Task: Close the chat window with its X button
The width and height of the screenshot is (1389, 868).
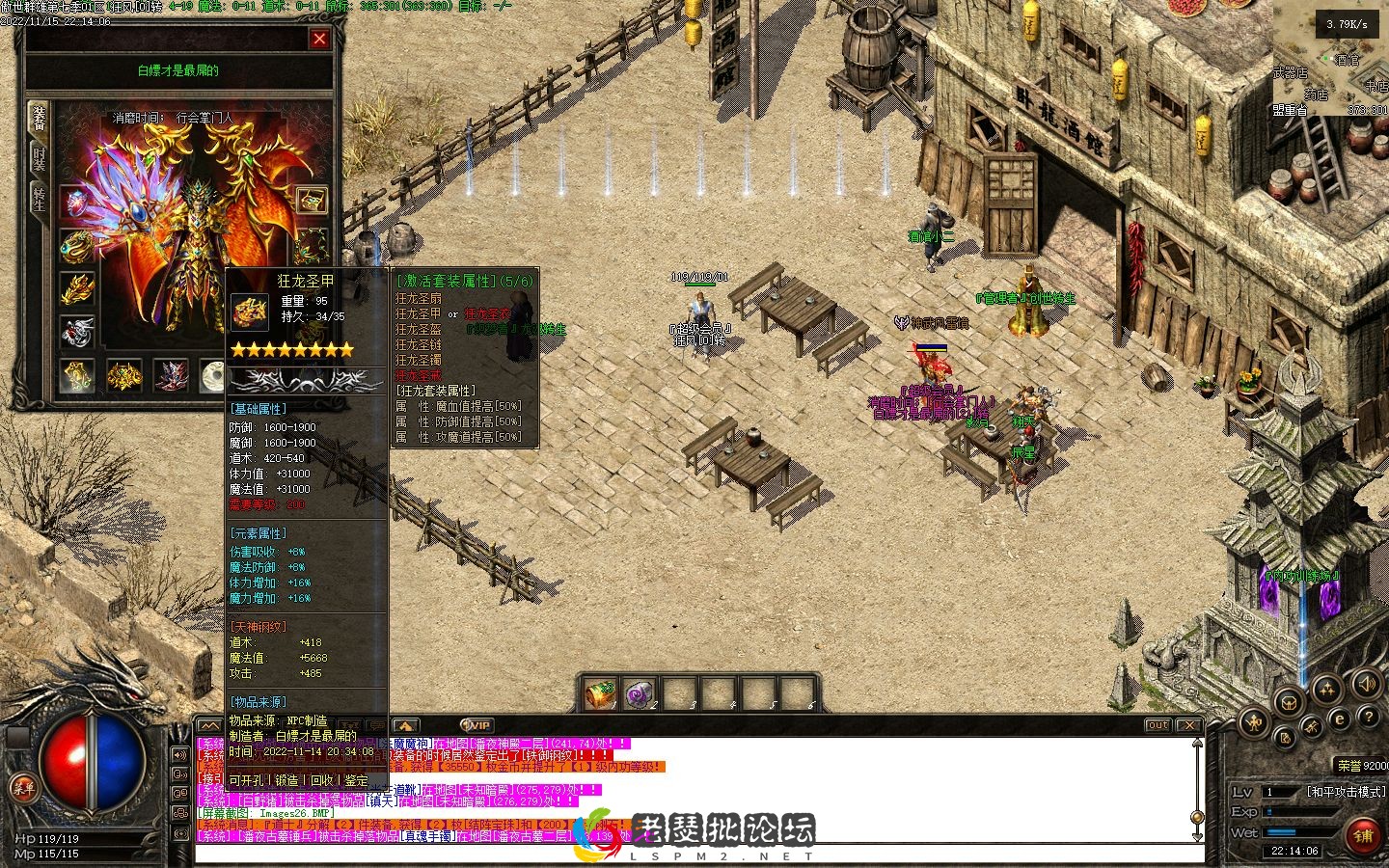Action: 1189,725
